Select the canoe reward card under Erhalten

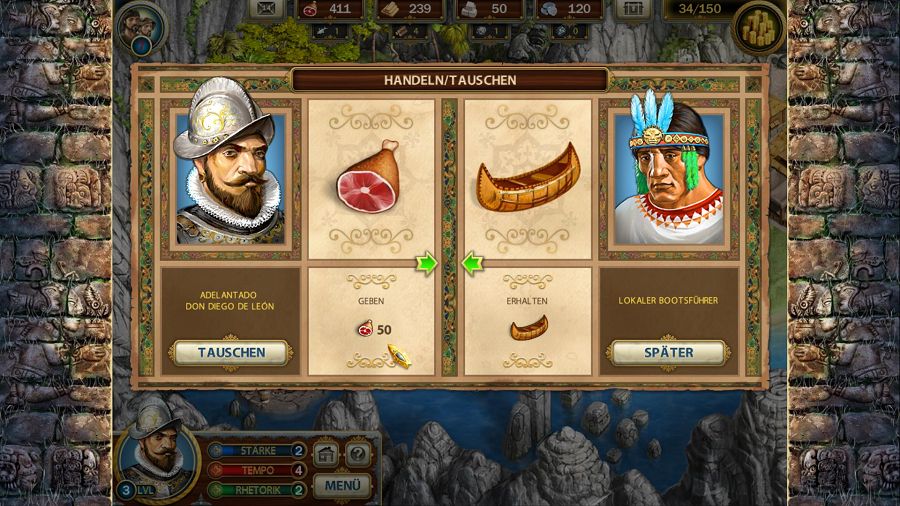[x=527, y=180]
